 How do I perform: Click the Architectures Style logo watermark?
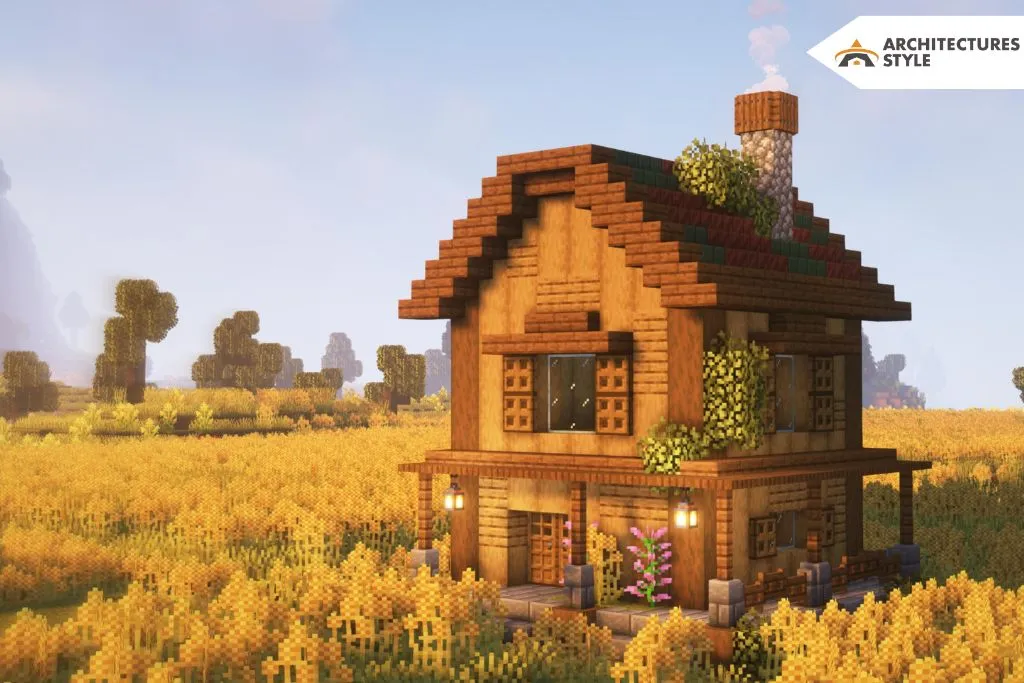pyautogui.click(x=919, y=53)
